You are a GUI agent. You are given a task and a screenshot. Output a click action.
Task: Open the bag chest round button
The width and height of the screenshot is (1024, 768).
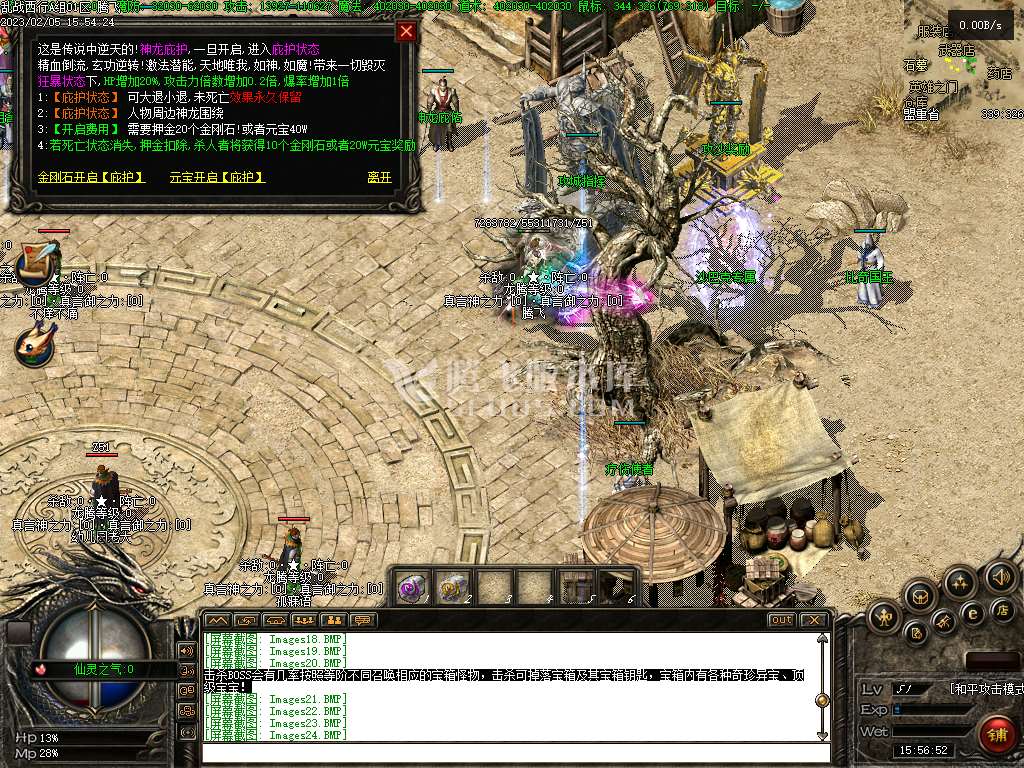[920, 597]
